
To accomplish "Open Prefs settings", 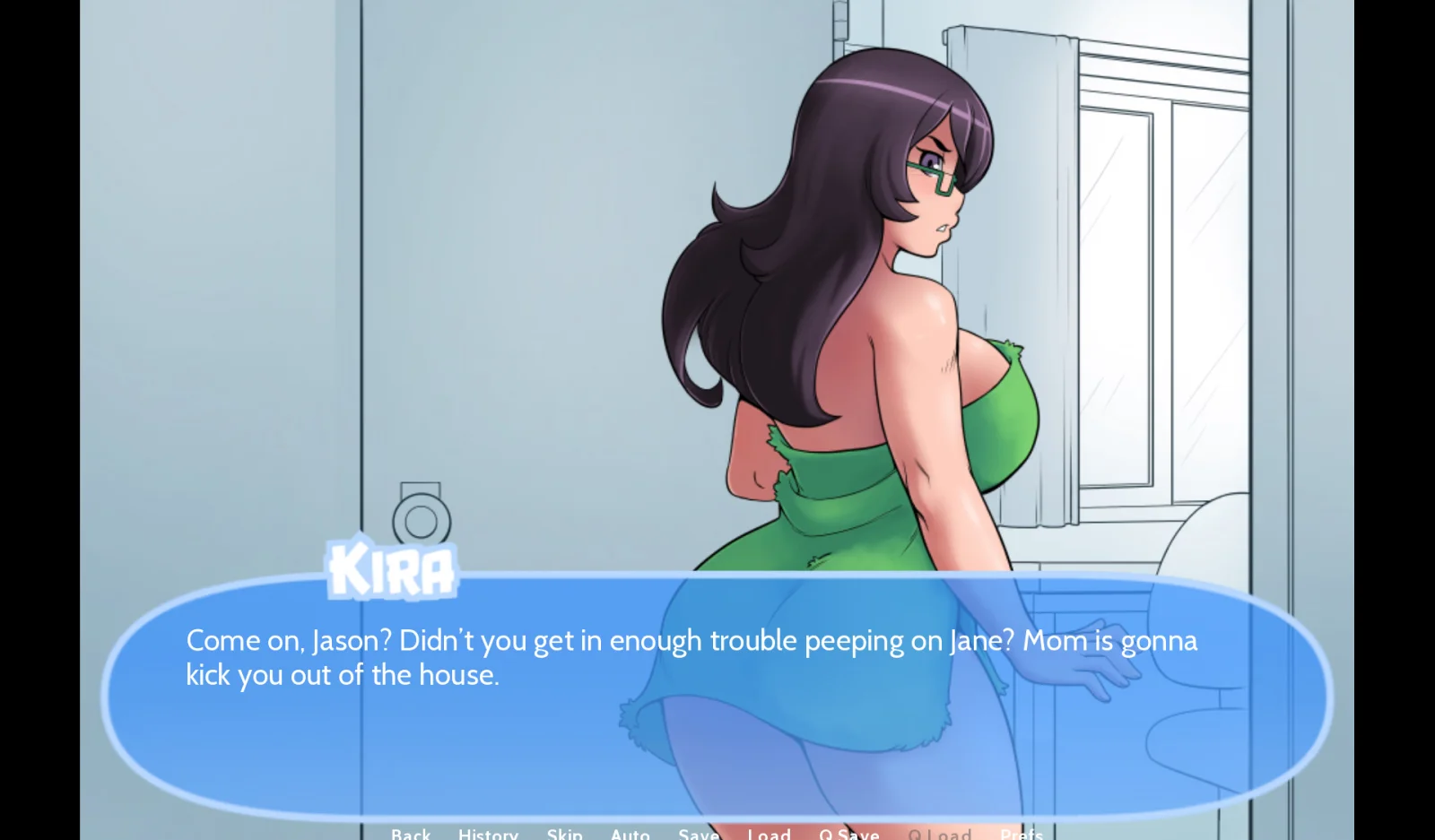I will tap(1022, 834).
